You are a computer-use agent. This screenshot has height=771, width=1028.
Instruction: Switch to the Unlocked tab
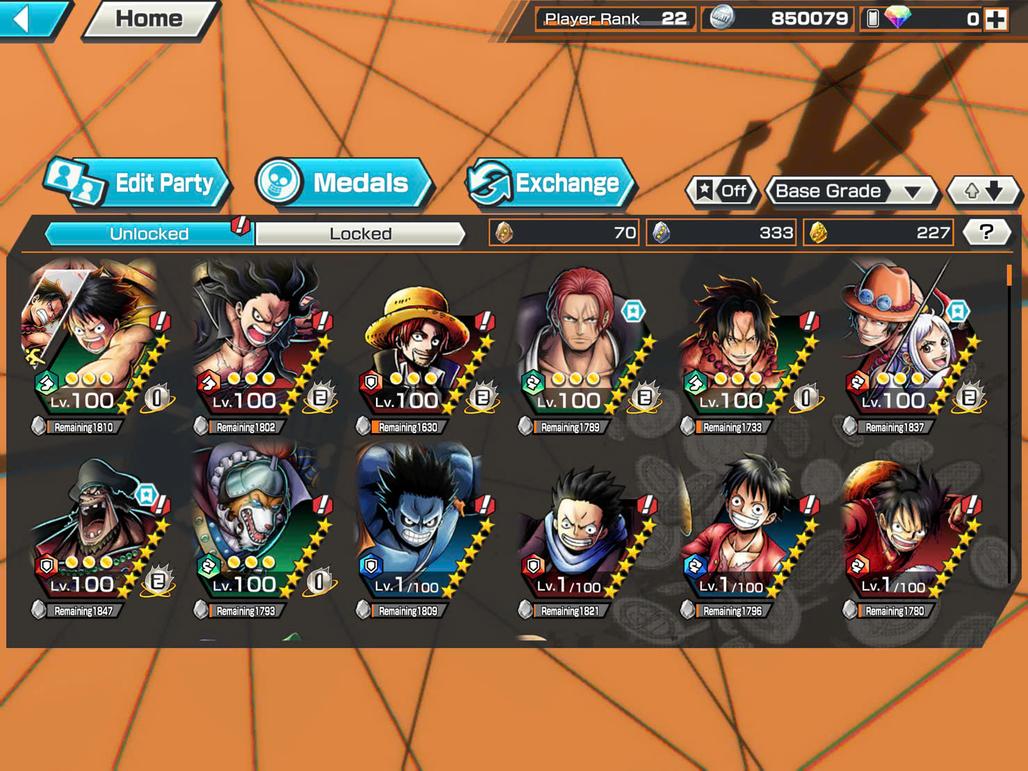[148, 234]
